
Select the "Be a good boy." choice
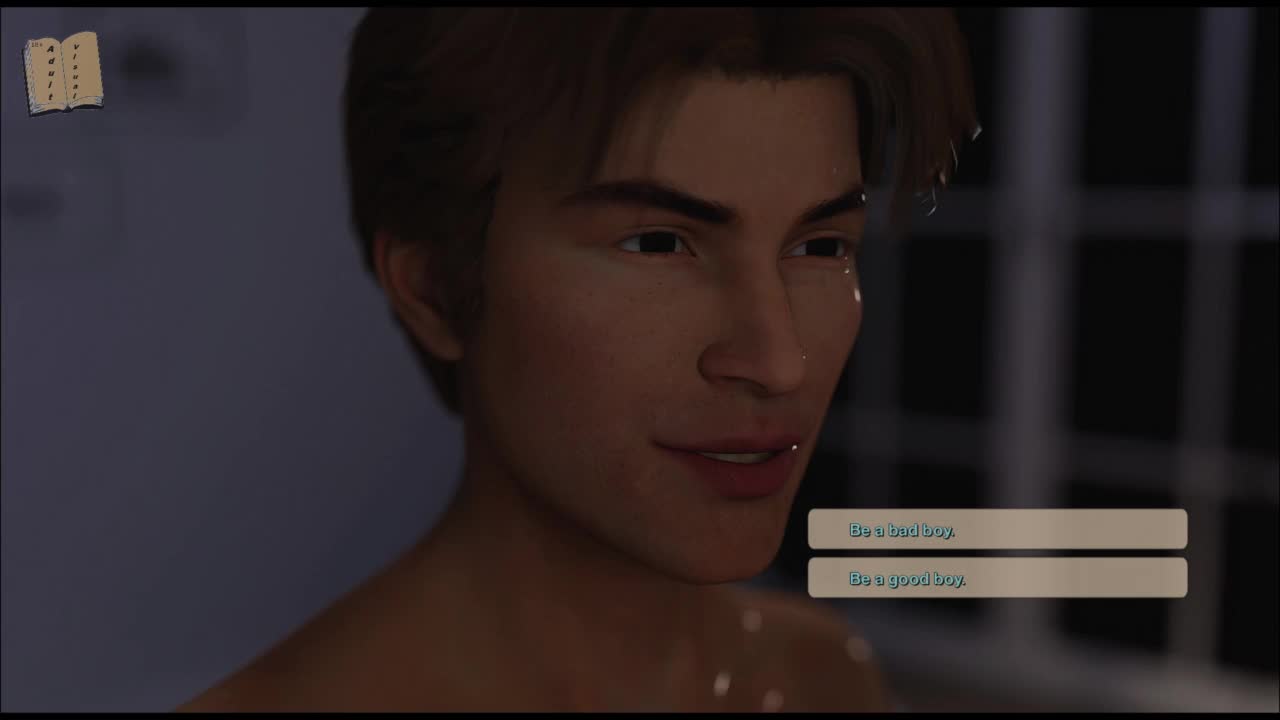pos(997,578)
